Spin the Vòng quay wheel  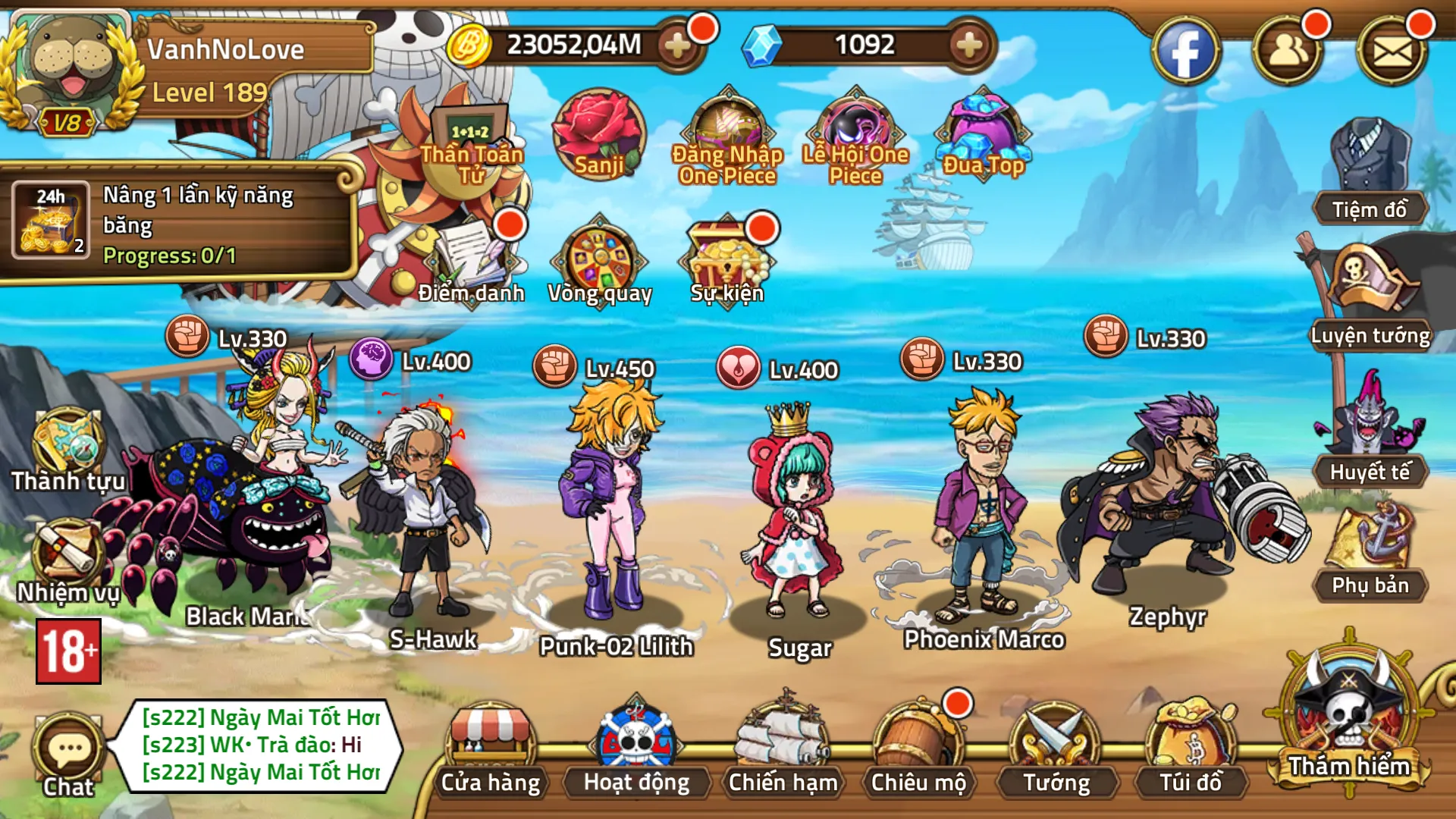600,262
